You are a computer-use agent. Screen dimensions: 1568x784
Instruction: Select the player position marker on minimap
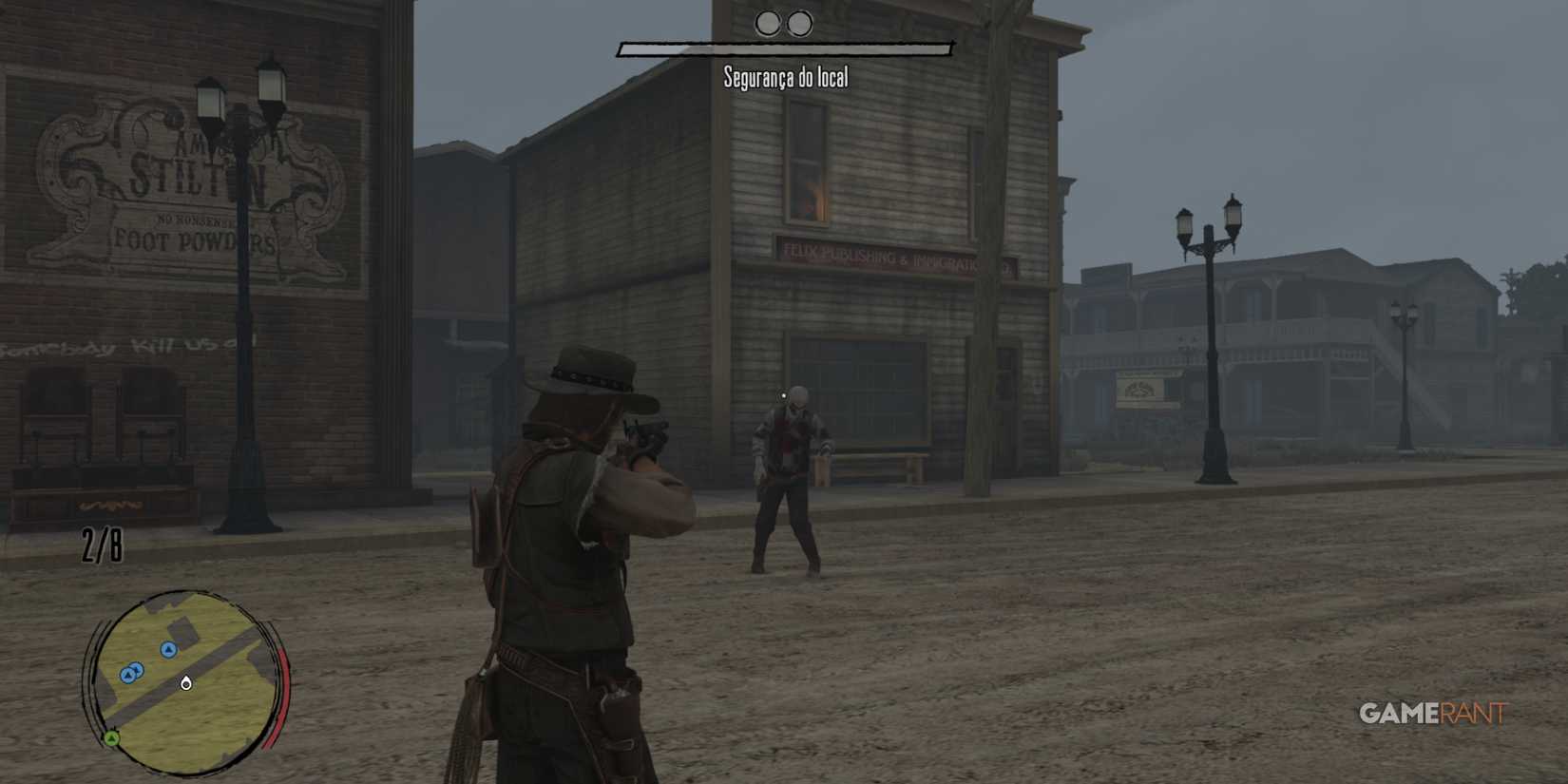pyautogui.click(x=186, y=683)
